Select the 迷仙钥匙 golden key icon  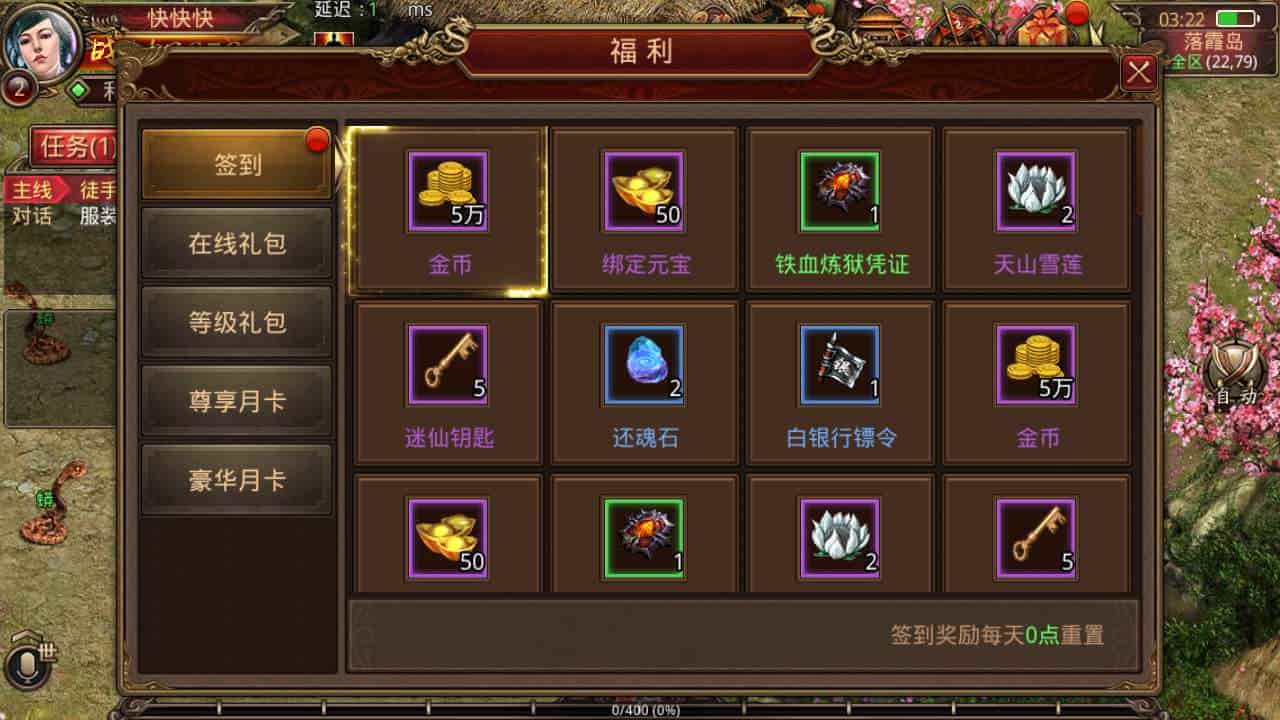446,365
